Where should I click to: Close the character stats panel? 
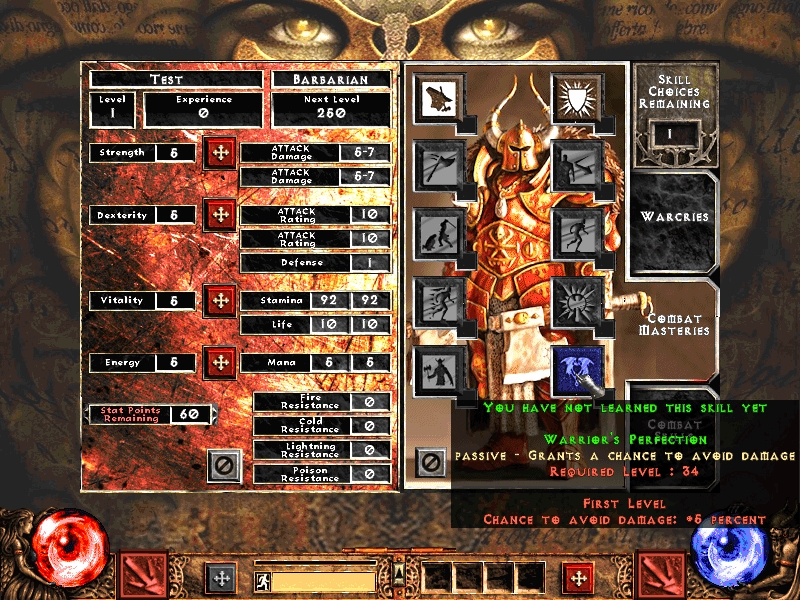click(x=224, y=465)
